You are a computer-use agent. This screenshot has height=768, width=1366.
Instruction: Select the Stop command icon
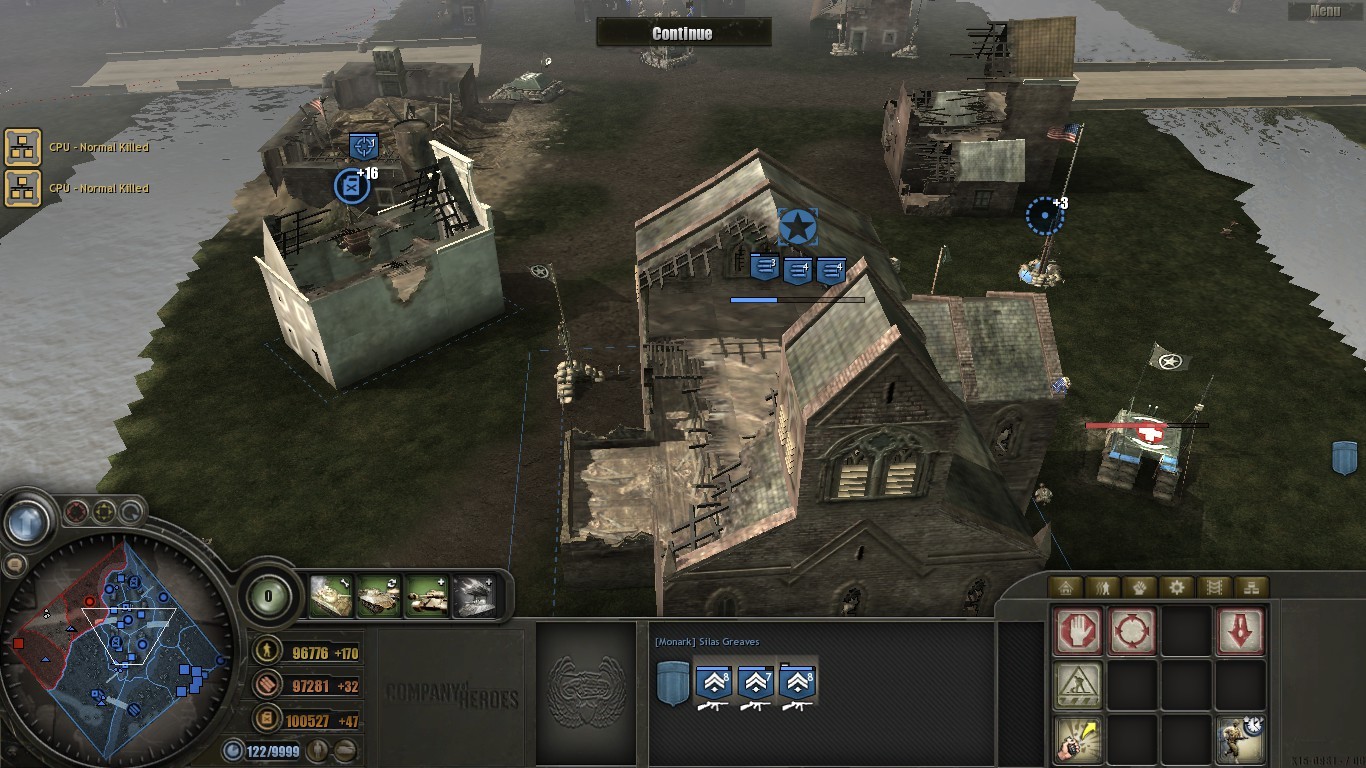(1077, 633)
